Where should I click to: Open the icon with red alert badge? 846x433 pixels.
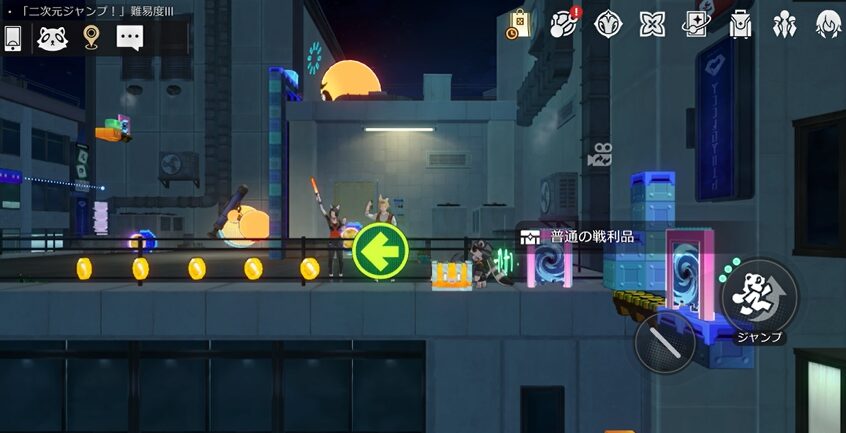click(x=564, y=24)
